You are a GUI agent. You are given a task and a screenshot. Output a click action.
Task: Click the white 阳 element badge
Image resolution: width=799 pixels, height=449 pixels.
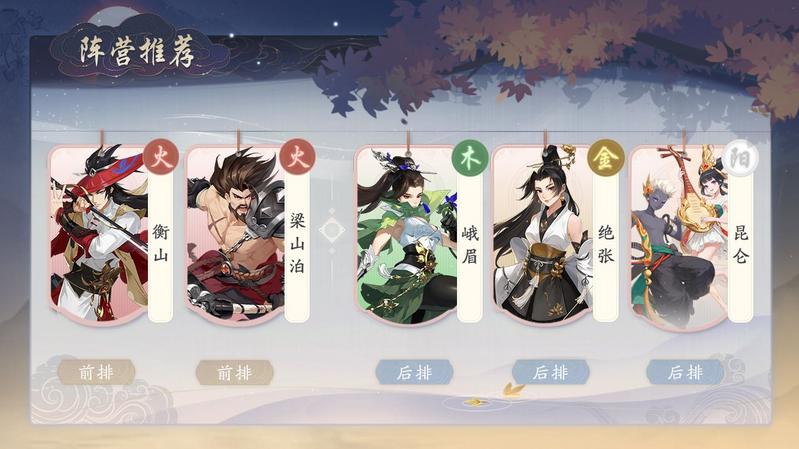pyautogui.click(x=740, y=157)
